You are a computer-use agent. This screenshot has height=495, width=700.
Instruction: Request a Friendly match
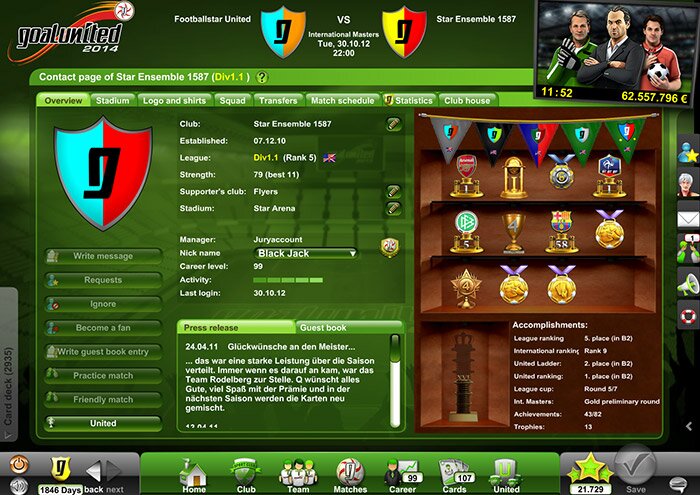click(102, 400)
